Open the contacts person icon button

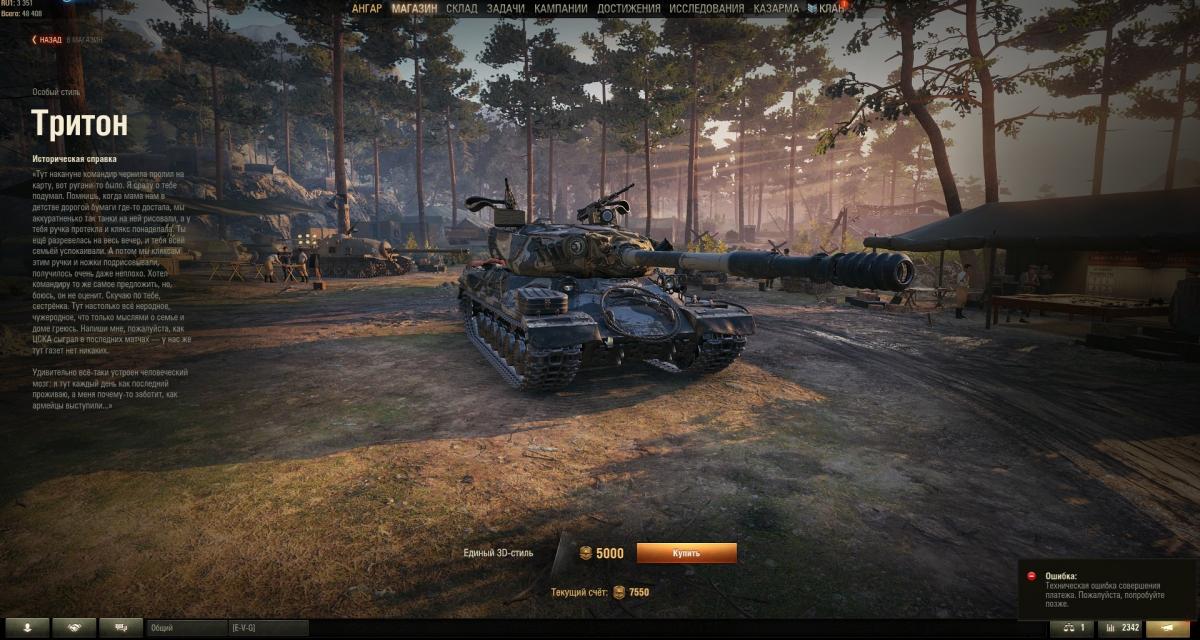[x=27, y=628]
